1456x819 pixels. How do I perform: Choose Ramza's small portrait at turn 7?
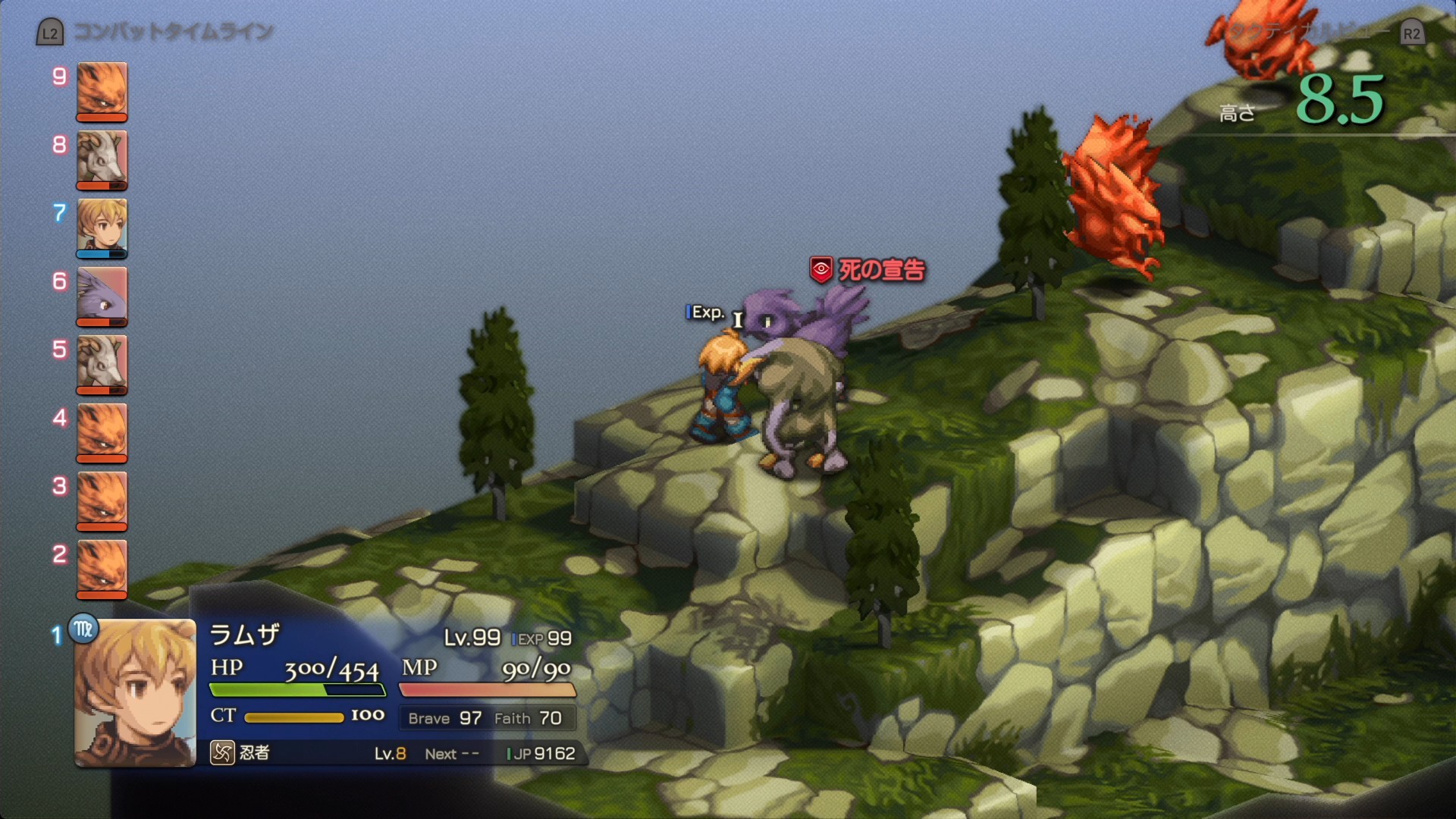coord(102,227)
